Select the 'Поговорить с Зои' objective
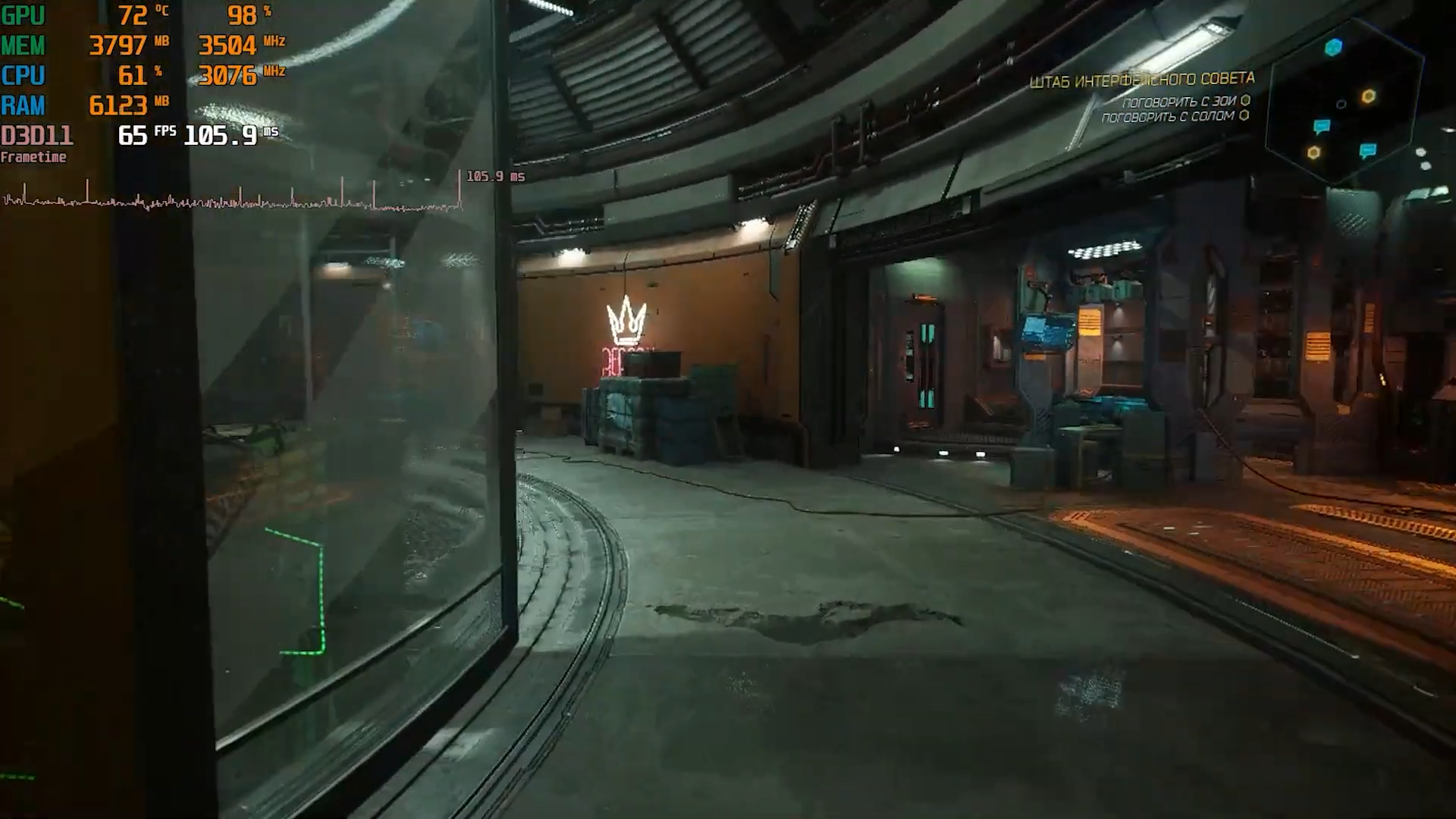1456x819 pixels. (x=1179, y=102)
